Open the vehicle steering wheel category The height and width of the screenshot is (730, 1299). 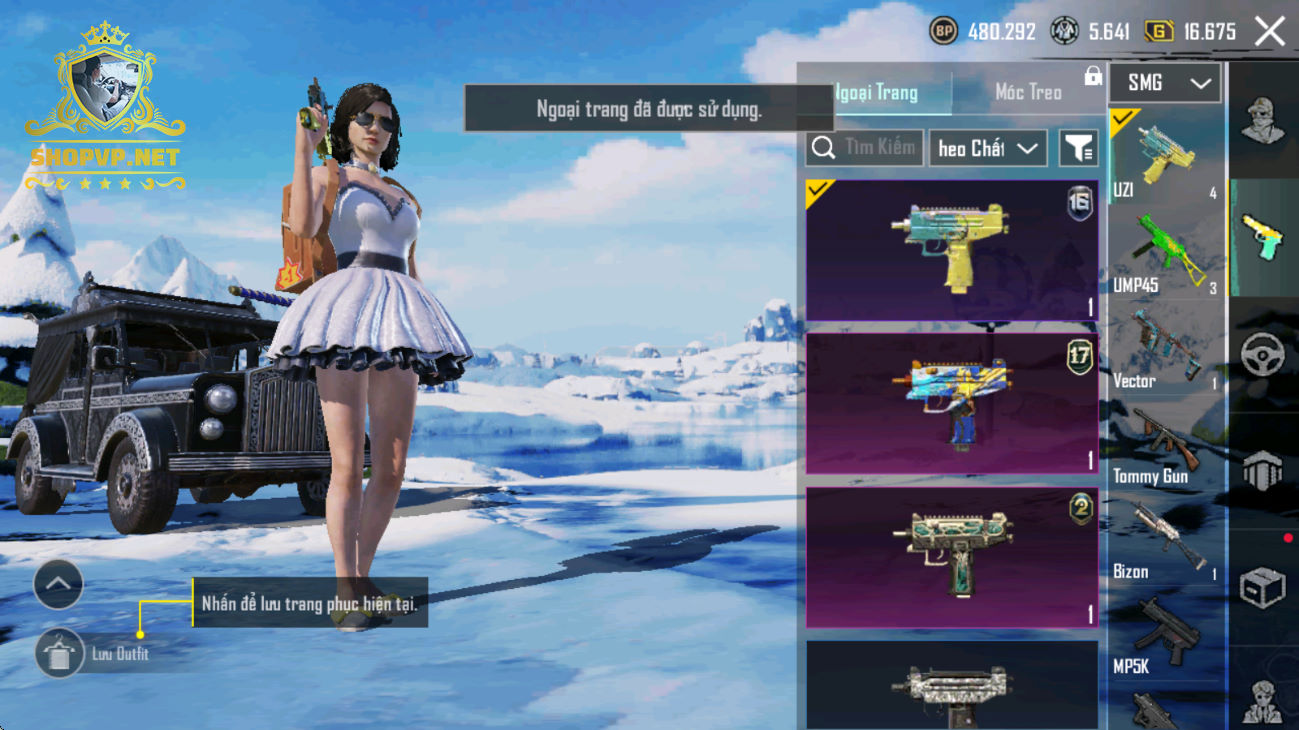point(1263,354)
